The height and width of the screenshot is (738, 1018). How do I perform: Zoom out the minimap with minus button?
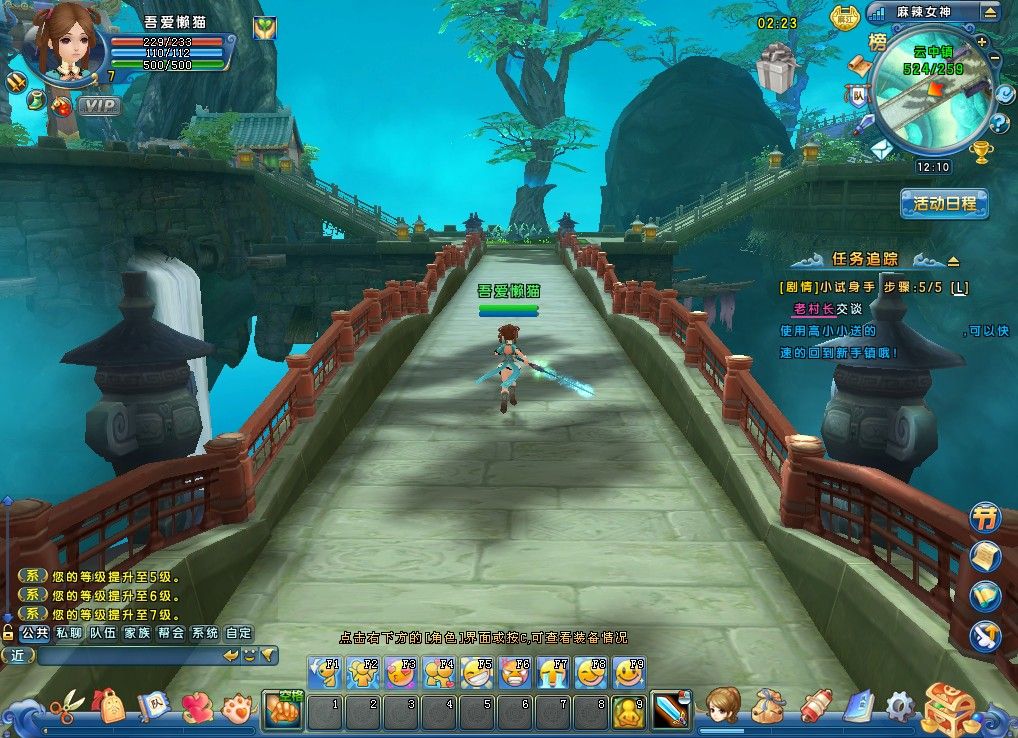(994, 59)
